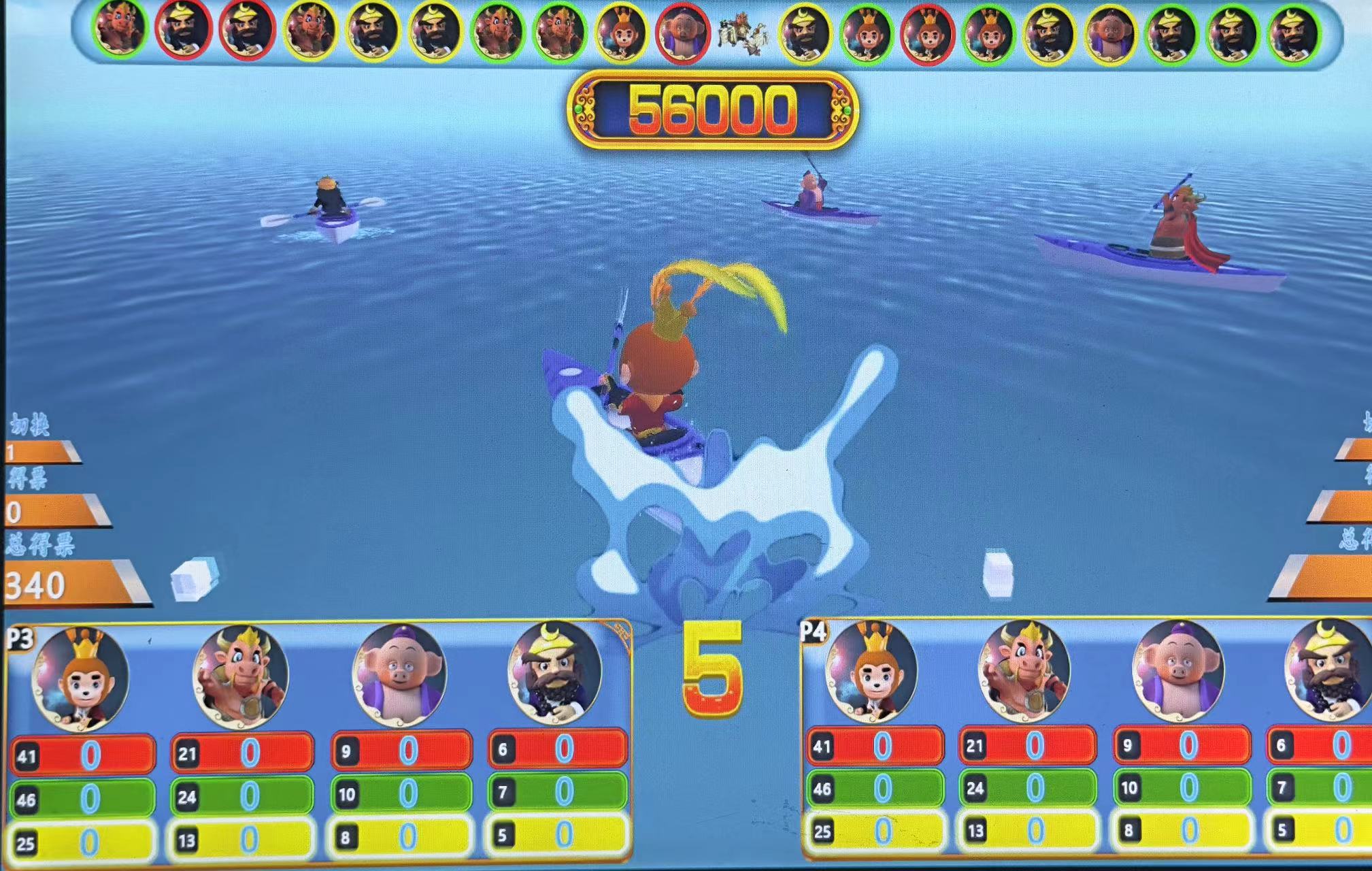Pick P4's yellow 13 bull bet slot

point(1027,829)
